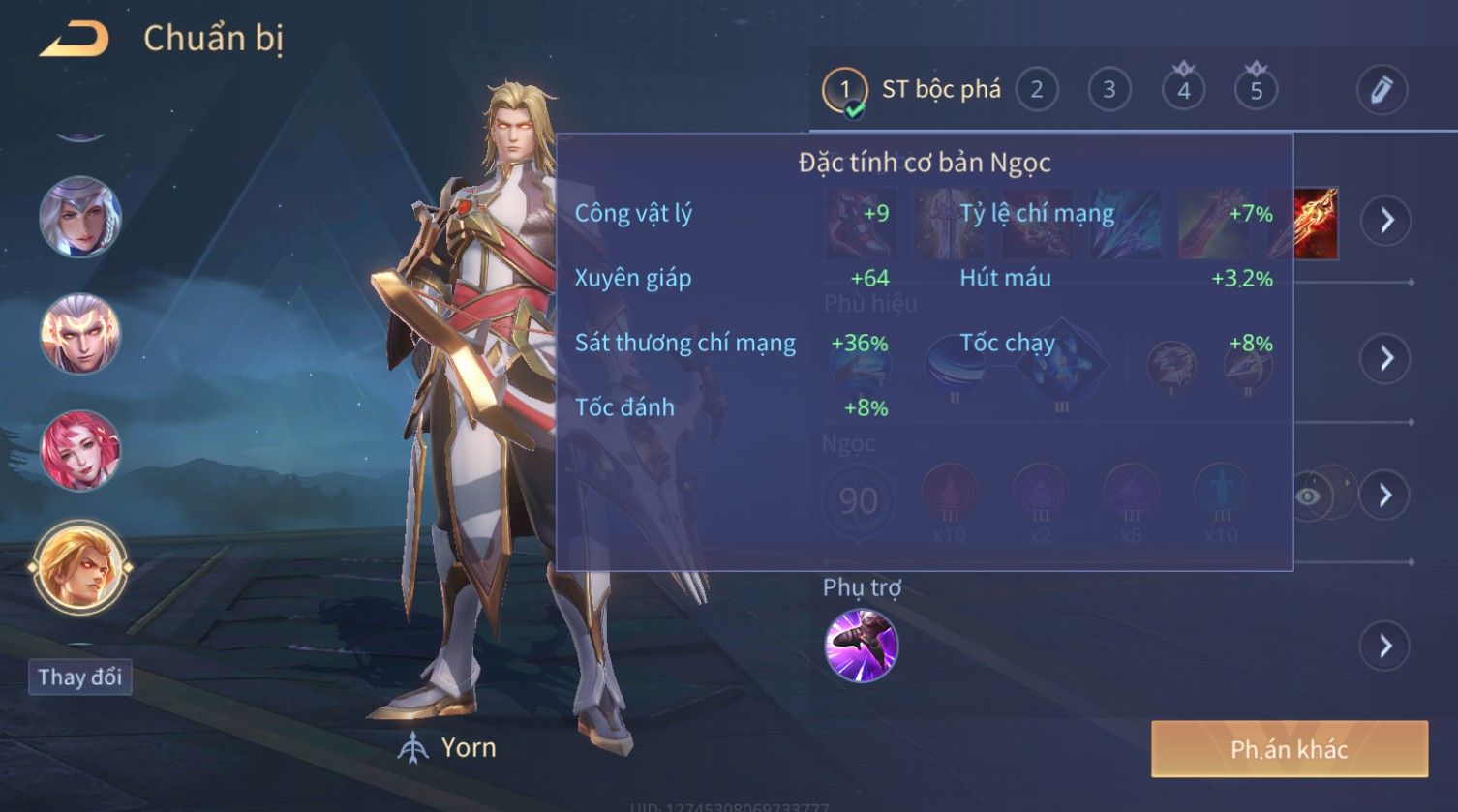Switch to preset tab 3
Viewport: 1458px width, 812px height.
1109,91
